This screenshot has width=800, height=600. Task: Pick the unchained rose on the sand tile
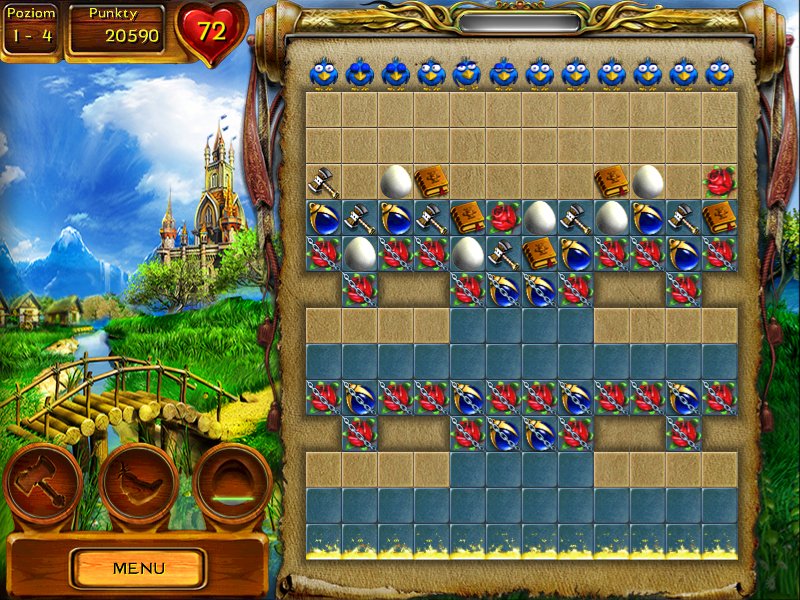click(x=719, y=181)
